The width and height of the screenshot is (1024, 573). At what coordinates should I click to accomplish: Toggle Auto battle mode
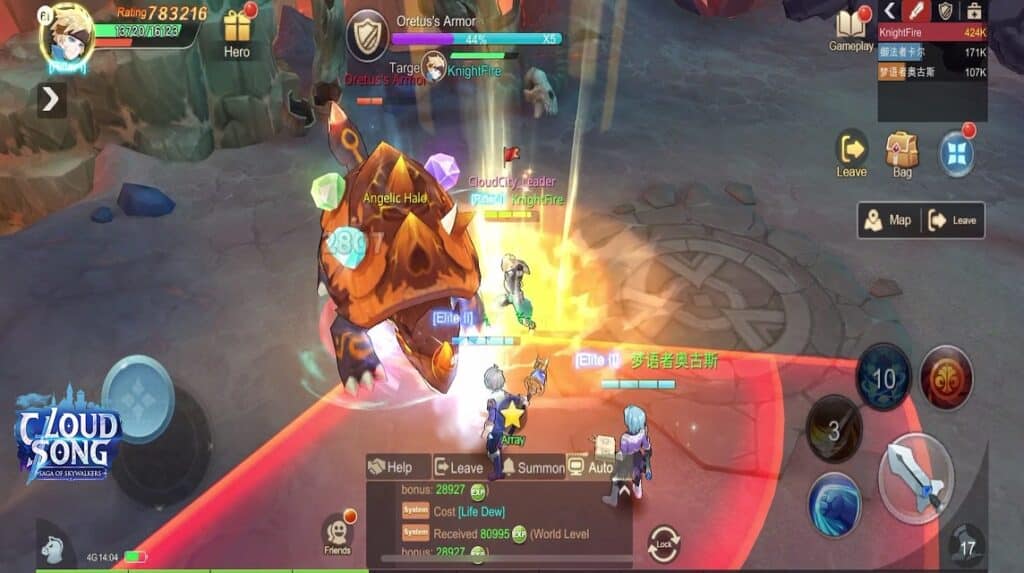pyautogui.click(x=590, y=467)
